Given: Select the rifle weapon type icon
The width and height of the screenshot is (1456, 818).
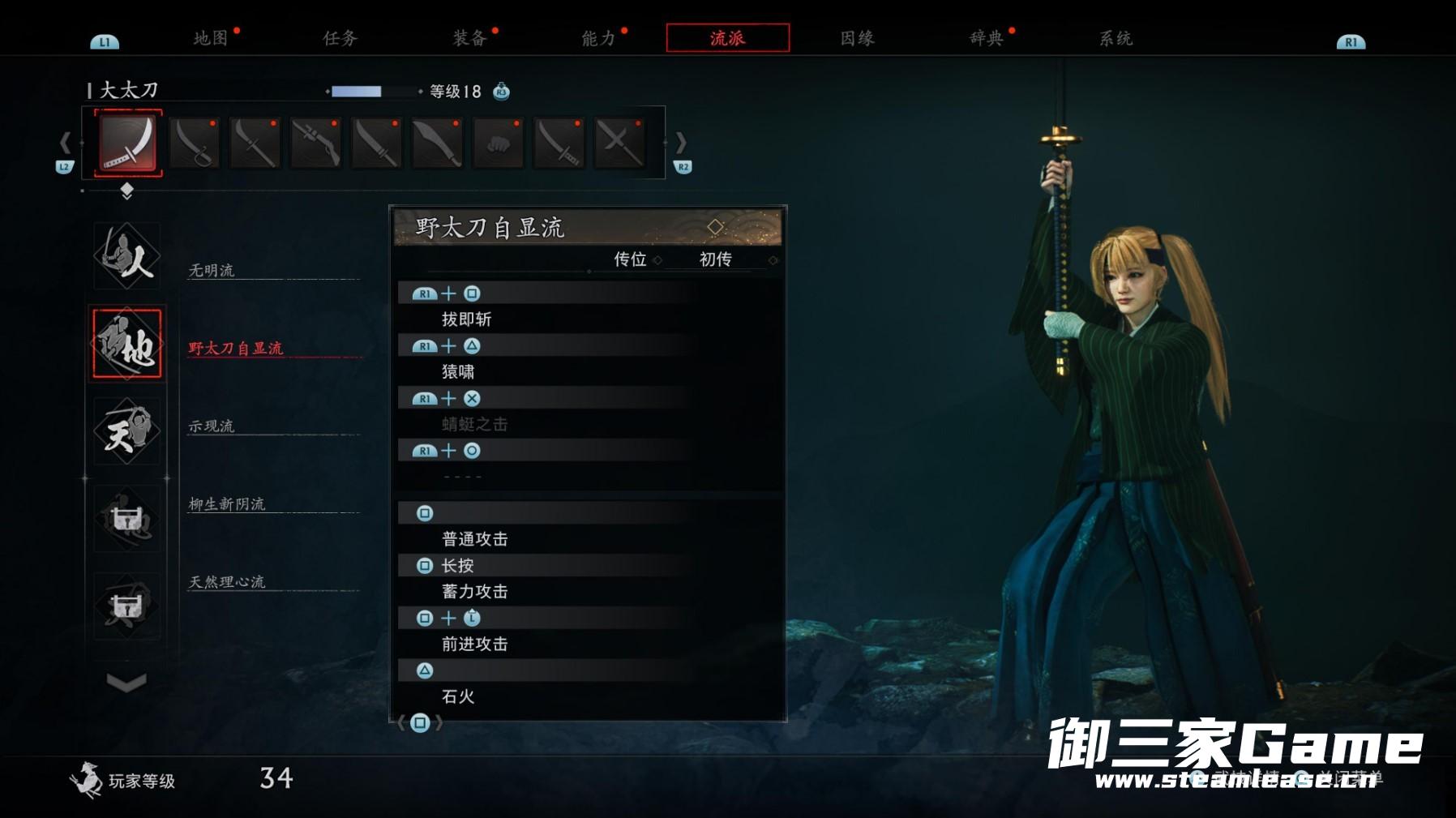Looking at the screenshot, I should click(x=316, y=143).
